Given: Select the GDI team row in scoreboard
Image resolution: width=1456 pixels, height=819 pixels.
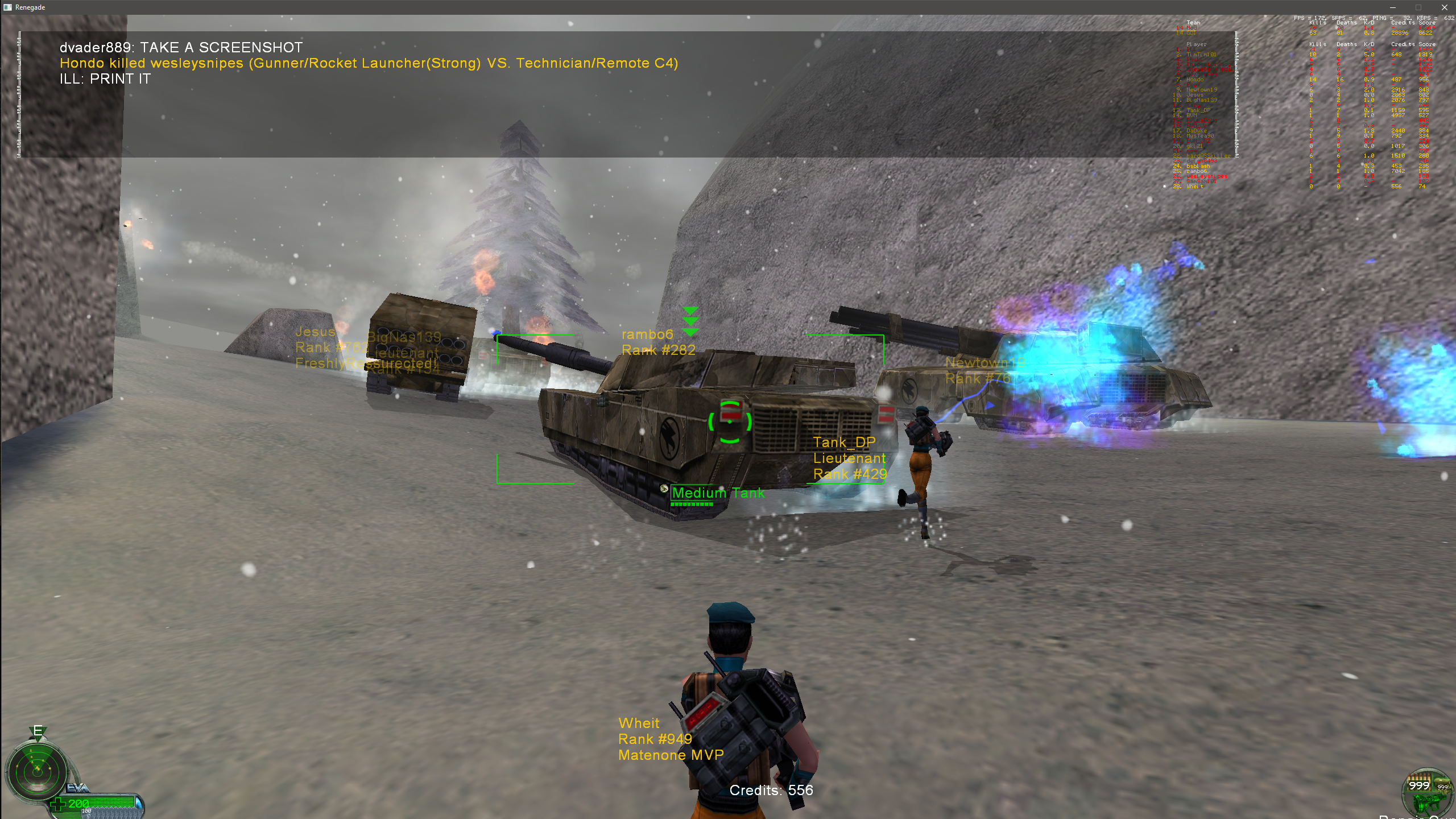Looking at the screenshot, I should click(1192, 33).
